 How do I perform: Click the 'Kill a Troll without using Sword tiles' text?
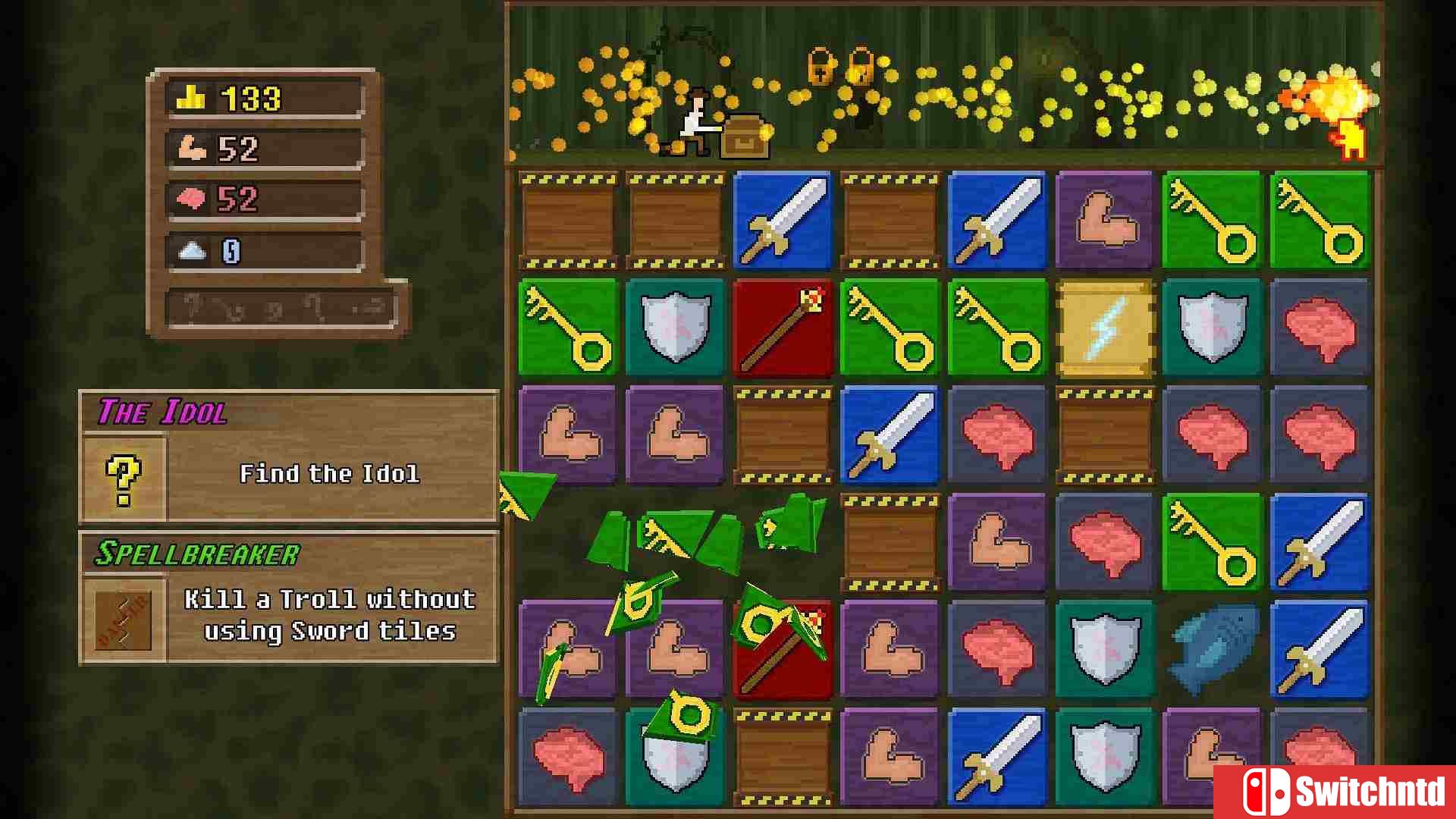click(x=328, y=616)
